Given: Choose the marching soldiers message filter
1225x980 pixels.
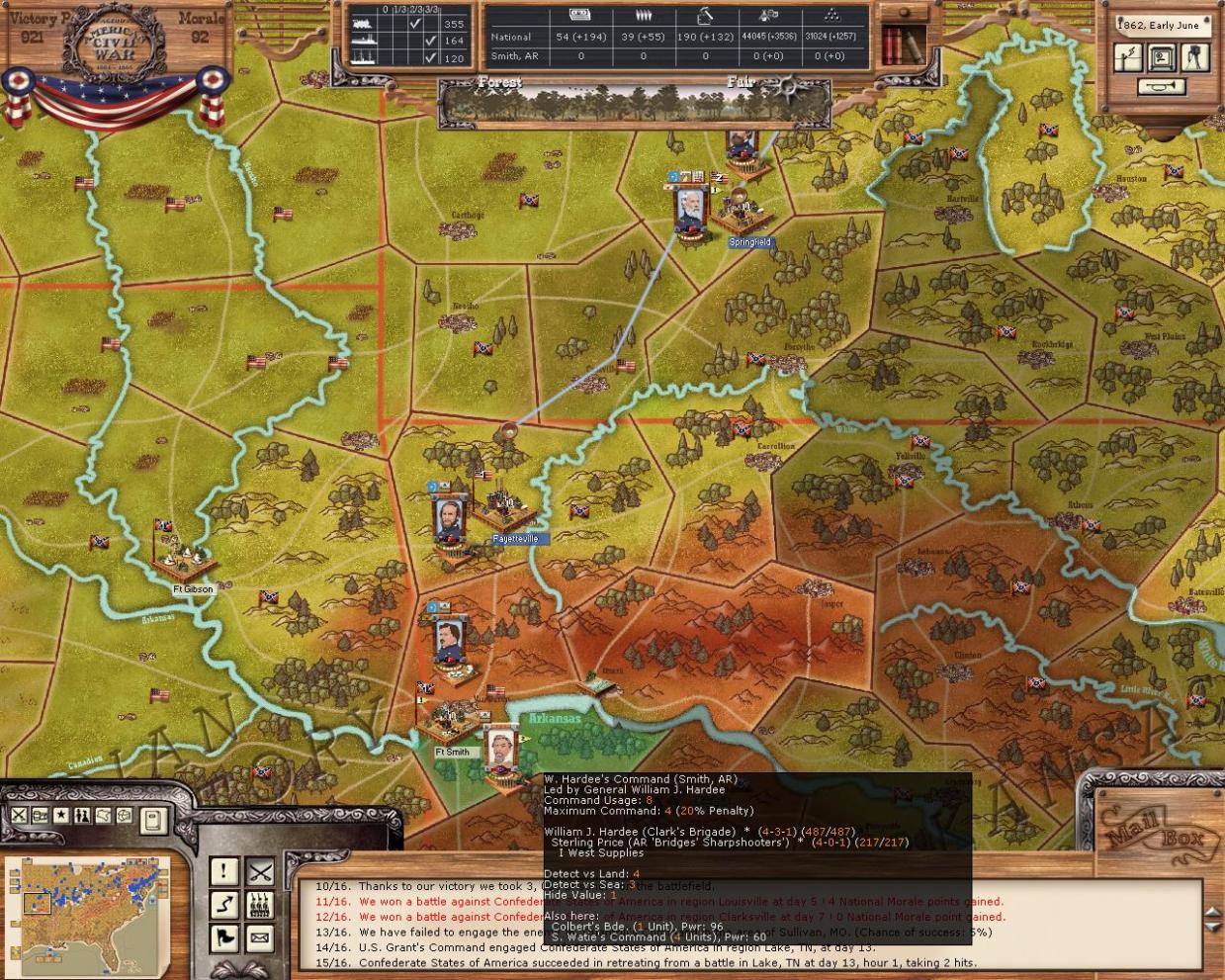Looking at the screenshot, I should [x=260, y=904].
